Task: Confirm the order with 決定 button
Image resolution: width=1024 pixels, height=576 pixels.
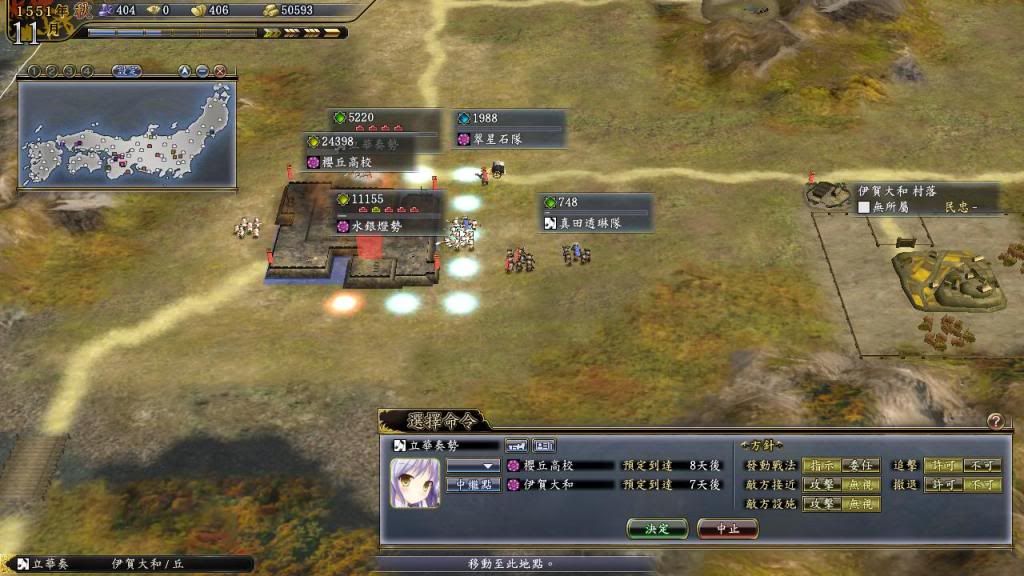Action: click(x=657, y=528)
